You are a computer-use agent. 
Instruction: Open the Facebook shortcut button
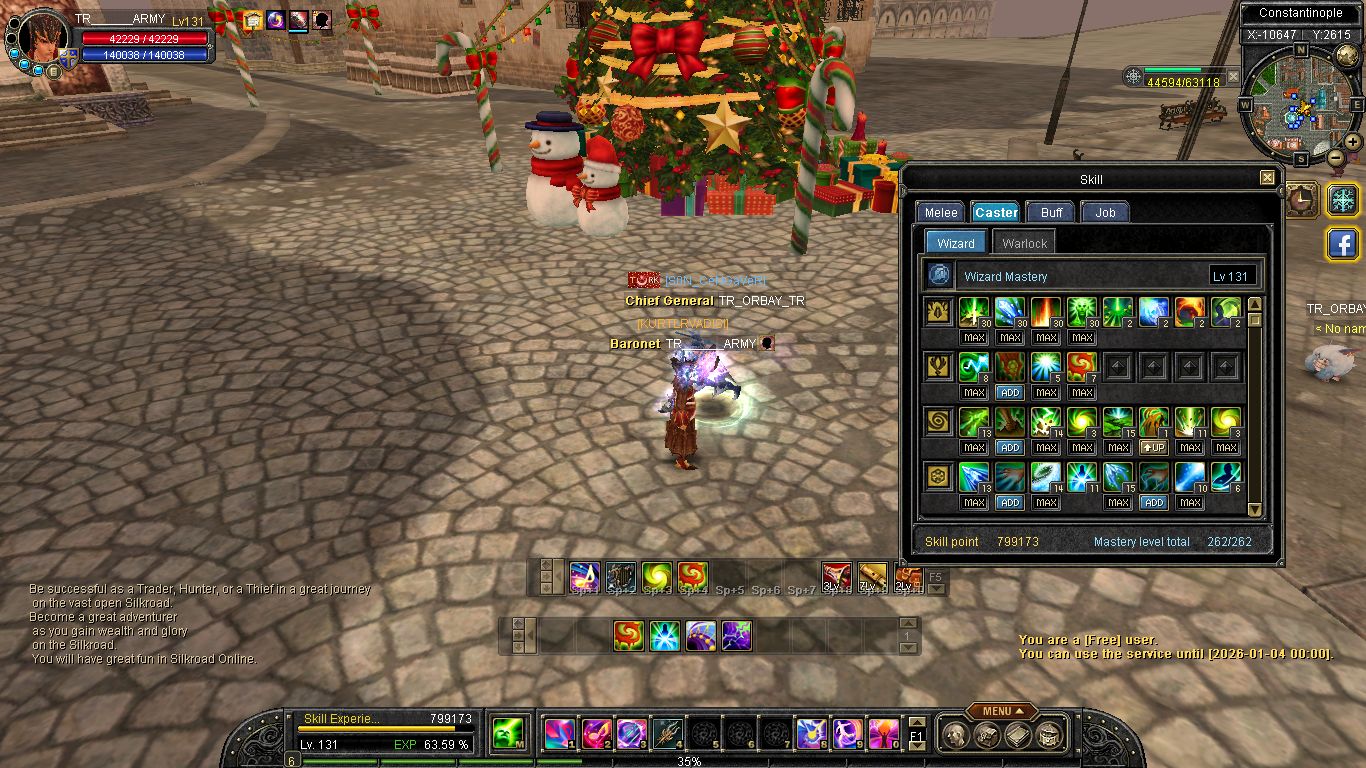click(1342, 243)
